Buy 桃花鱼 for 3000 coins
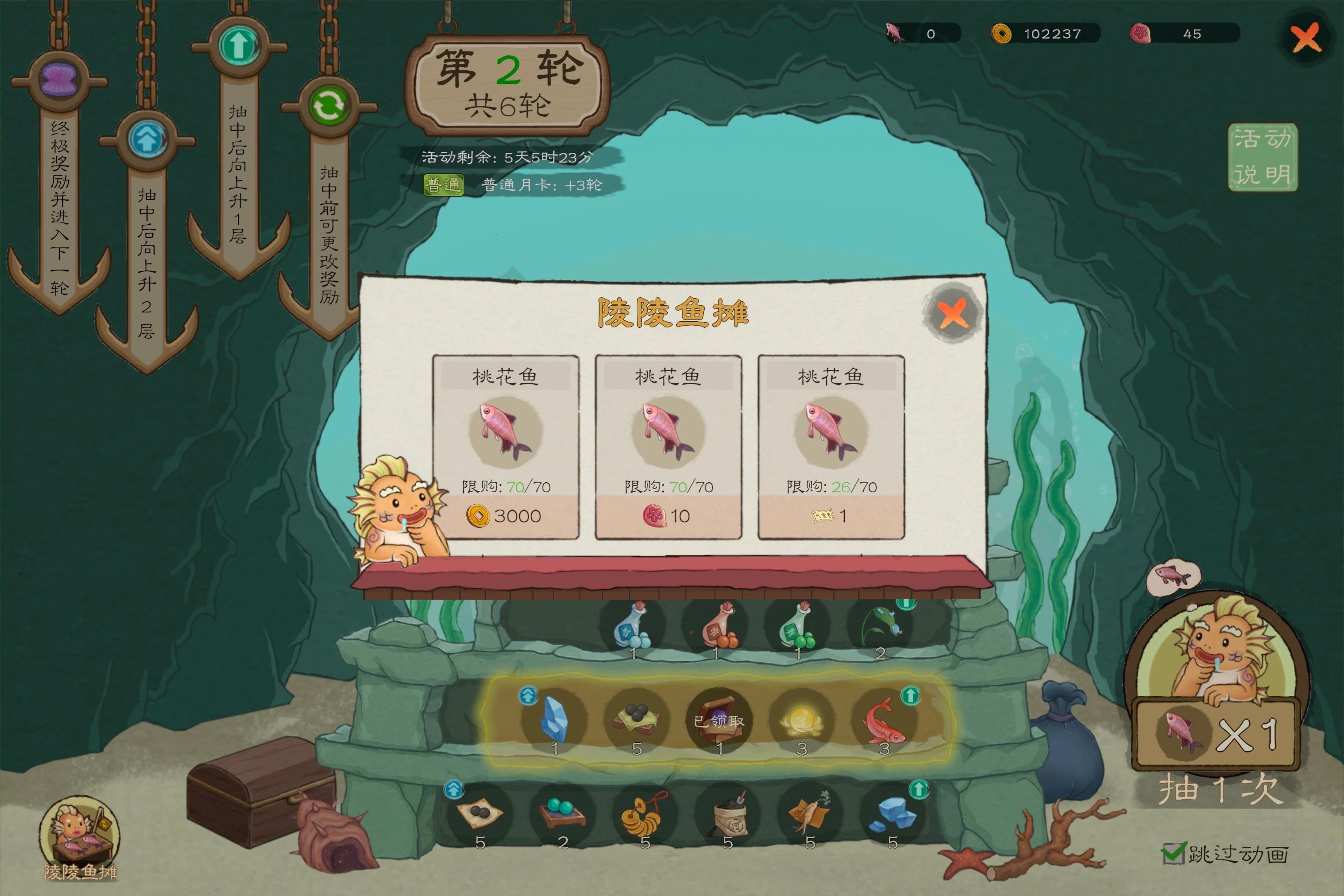Viewport: 1344px width, 896px height. (x=505, y=515)
